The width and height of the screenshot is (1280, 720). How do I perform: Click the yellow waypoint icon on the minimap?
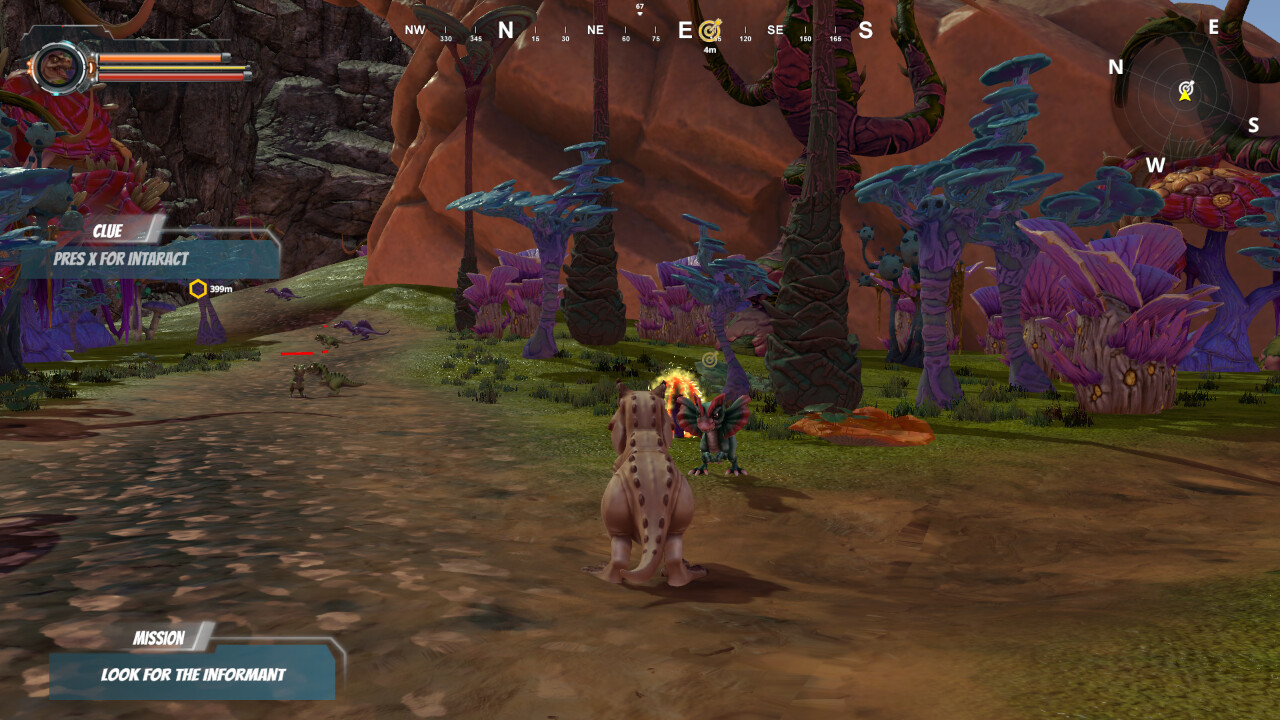coord(1185,98)
